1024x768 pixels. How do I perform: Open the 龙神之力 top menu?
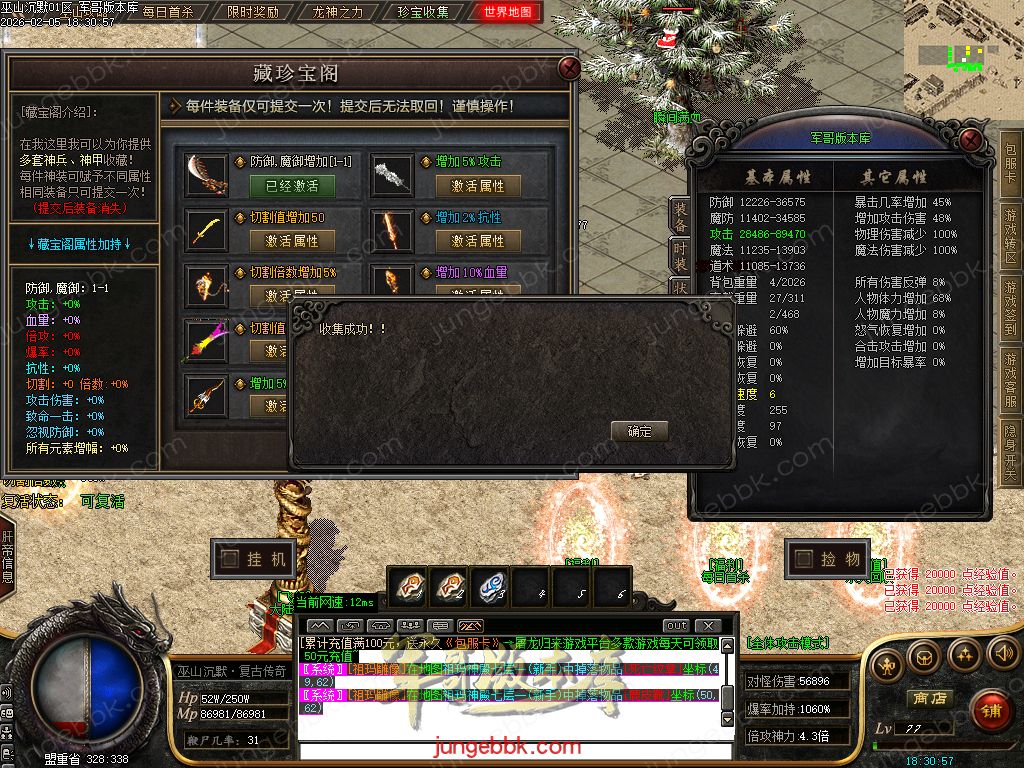[338, 13]
